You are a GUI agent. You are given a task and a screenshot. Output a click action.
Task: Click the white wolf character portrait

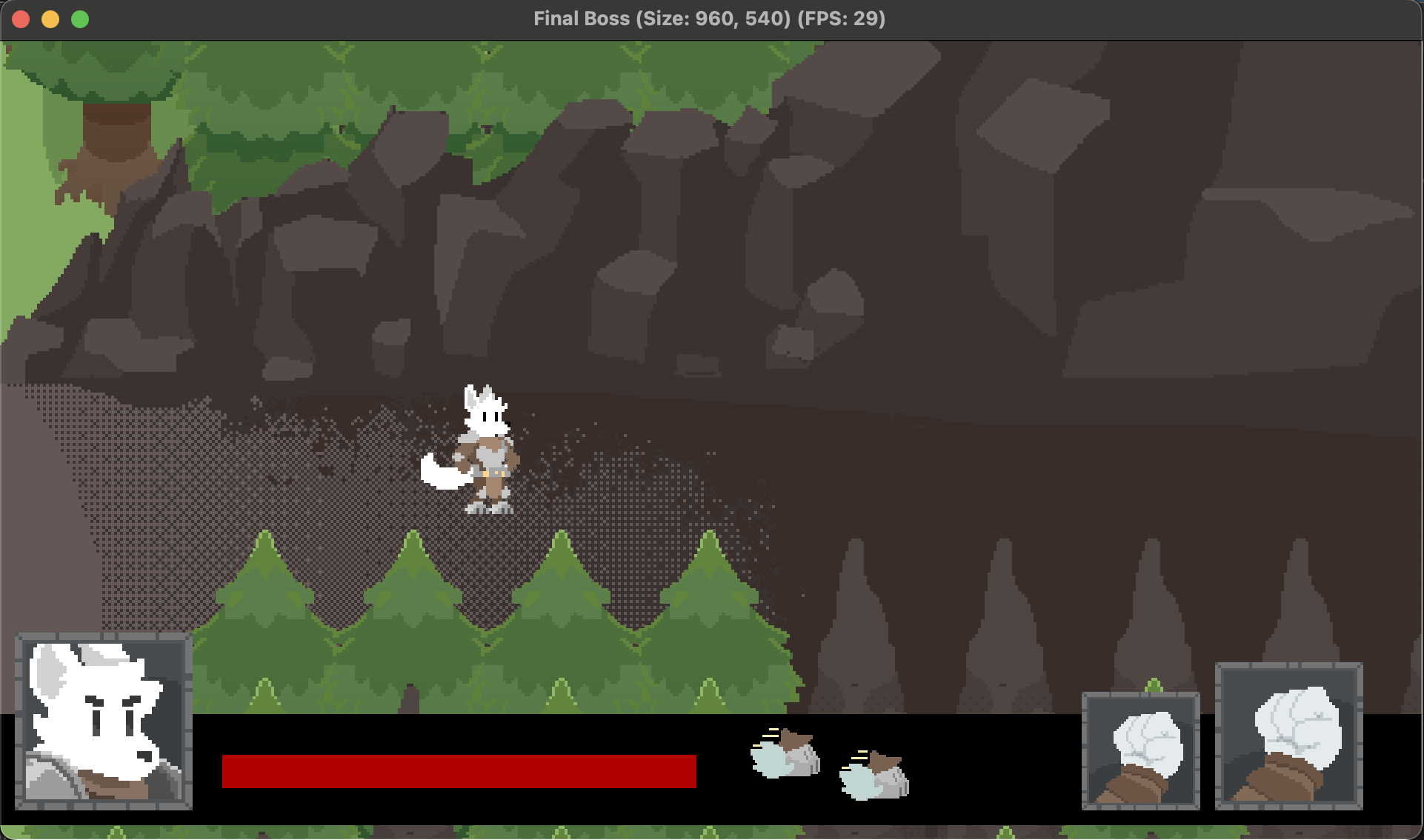104,721
